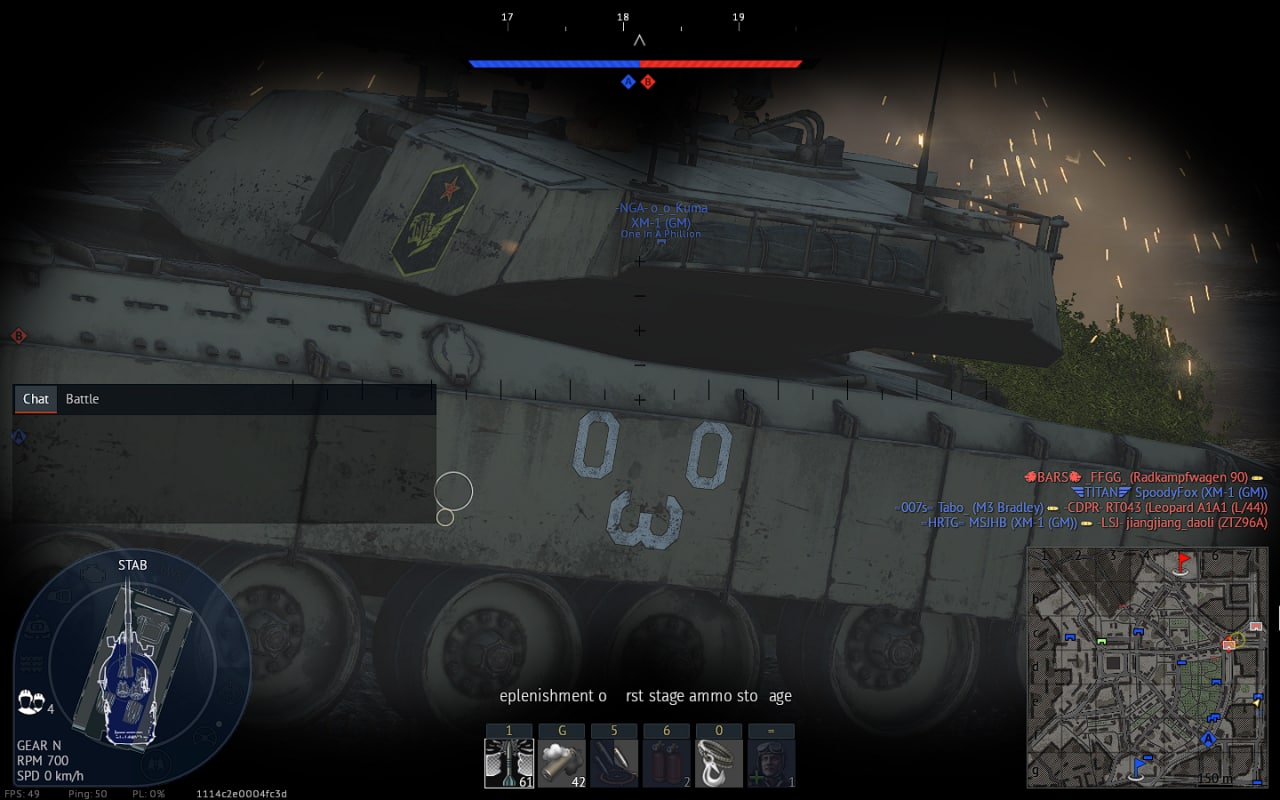The height and width of the screenshot is (800, 1280).
Task: Activate the smoke grenade launcher slot
Action: (561, 764)
